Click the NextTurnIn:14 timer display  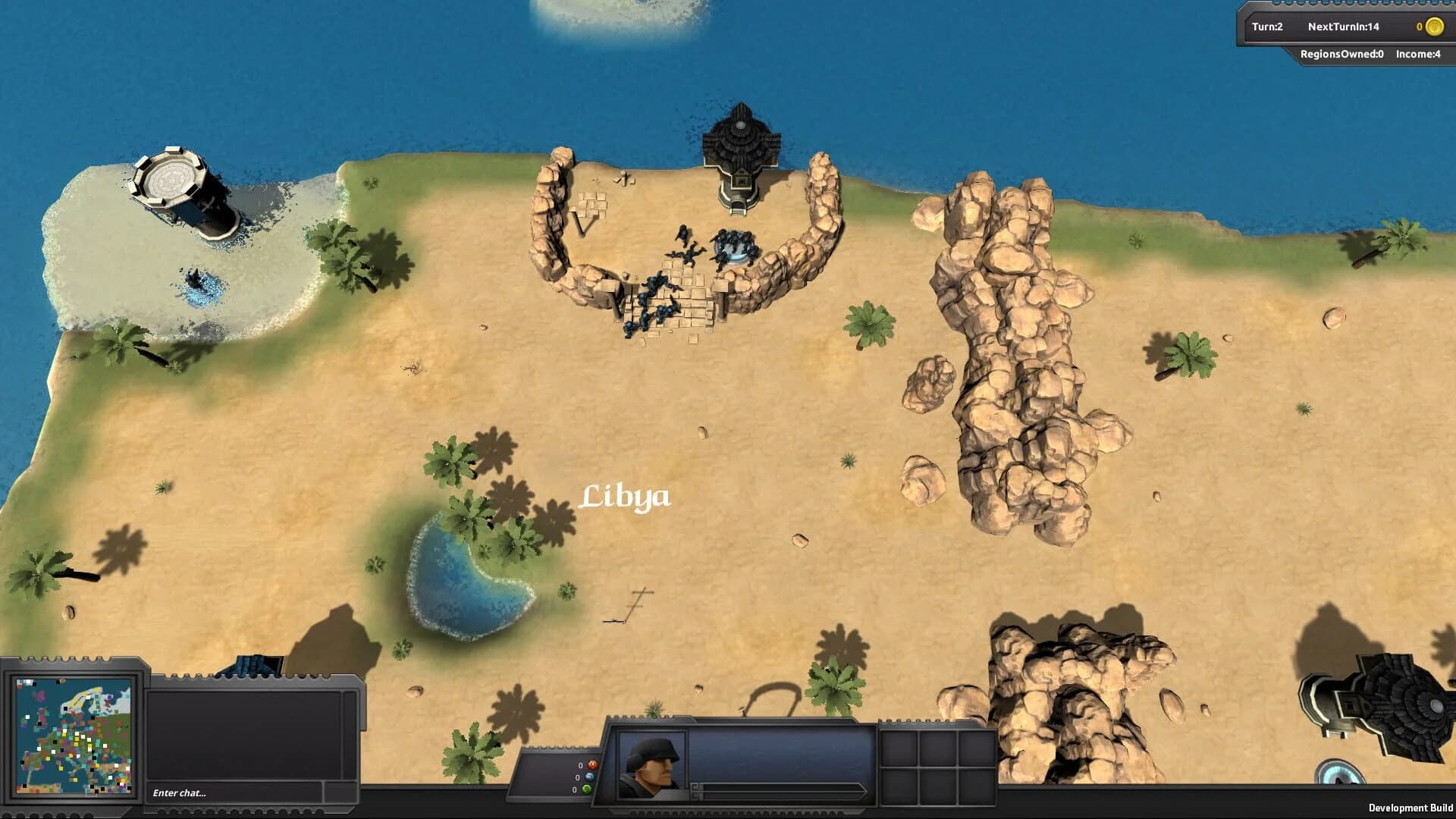1343,27
